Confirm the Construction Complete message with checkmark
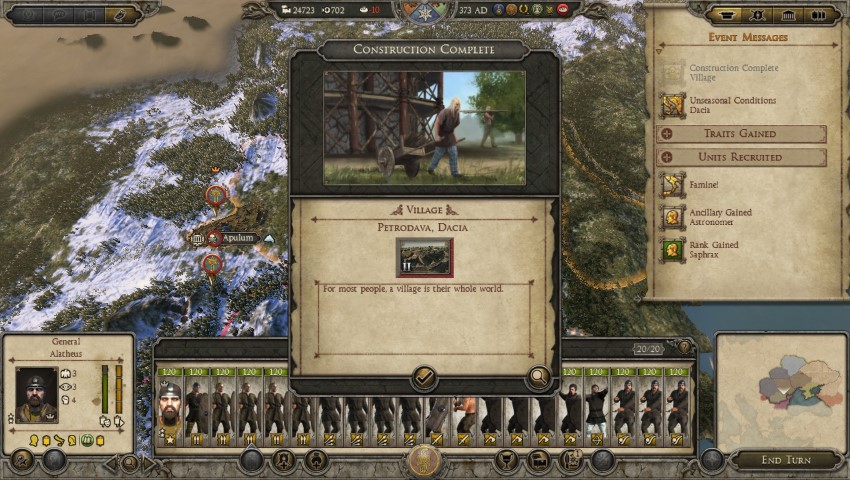 pos(423,377)
